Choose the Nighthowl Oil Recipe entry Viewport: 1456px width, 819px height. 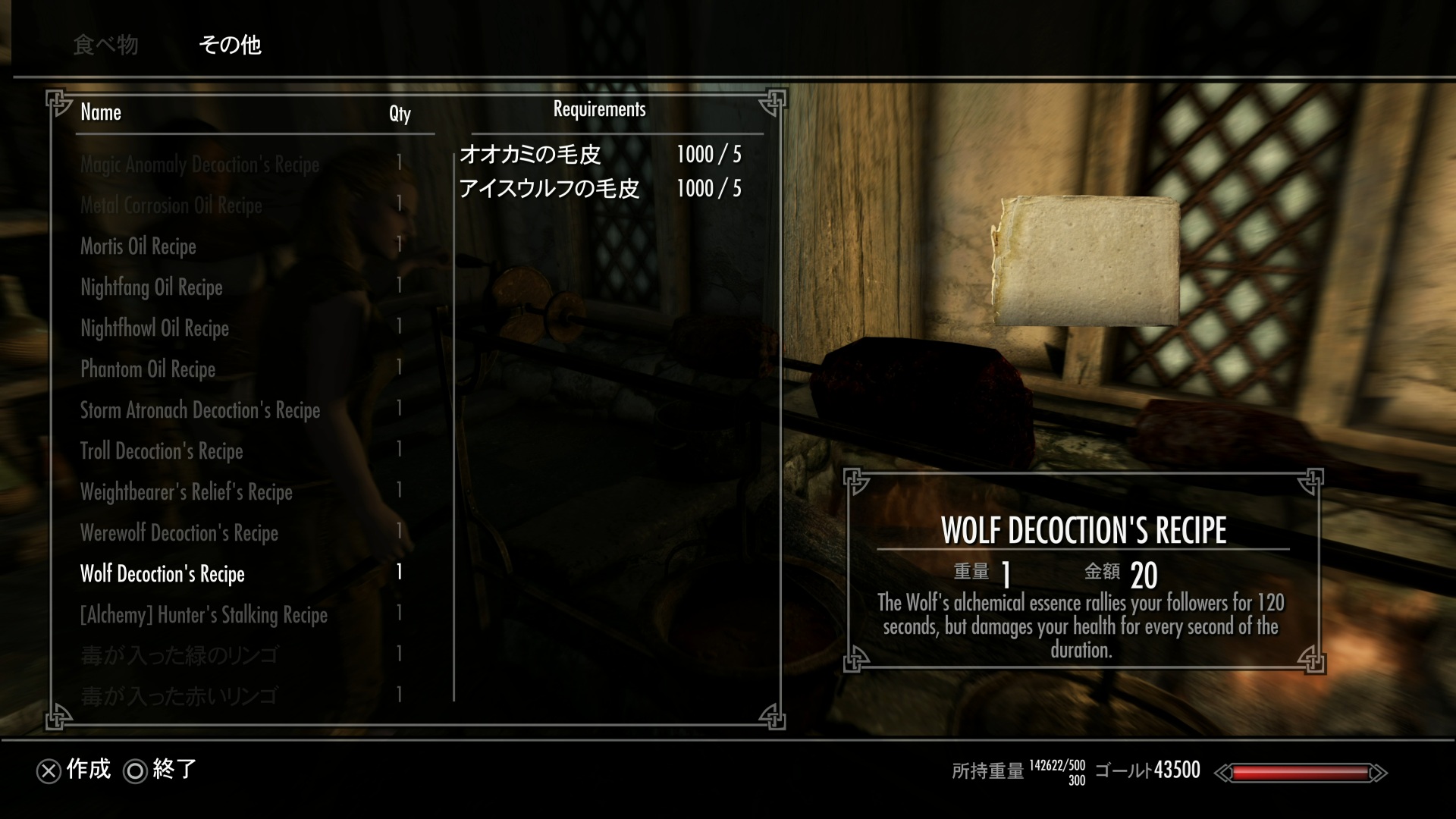155,328
